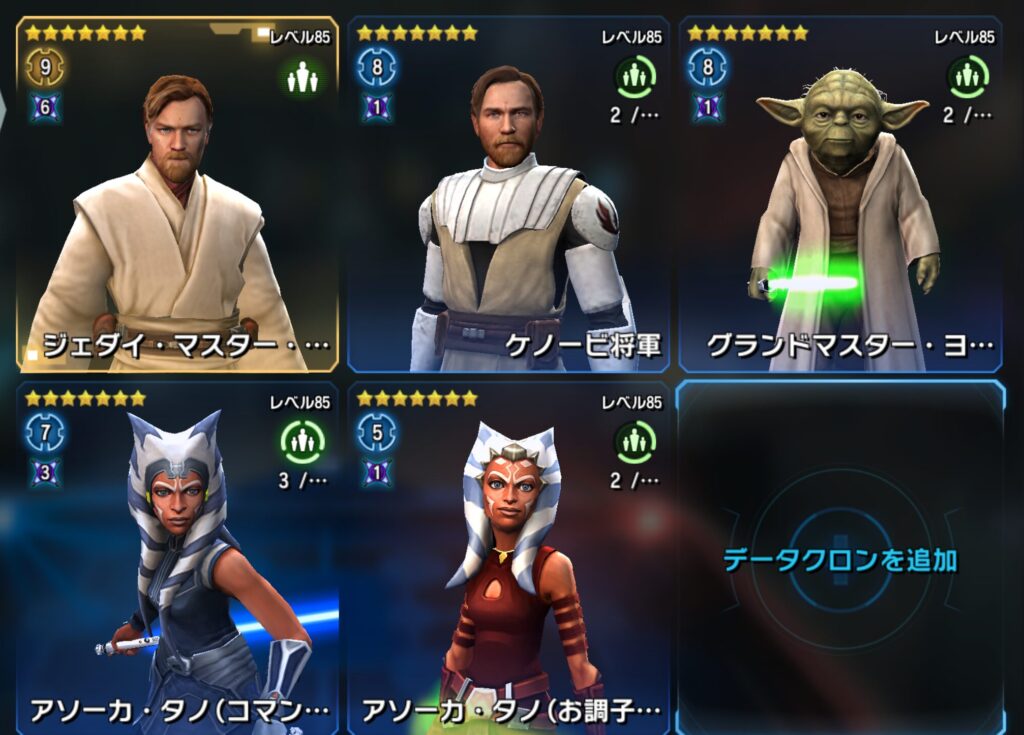Select the Grand Master Yoda card
The height and width of the screenshot is (735, 1024).
click(840, 195)
